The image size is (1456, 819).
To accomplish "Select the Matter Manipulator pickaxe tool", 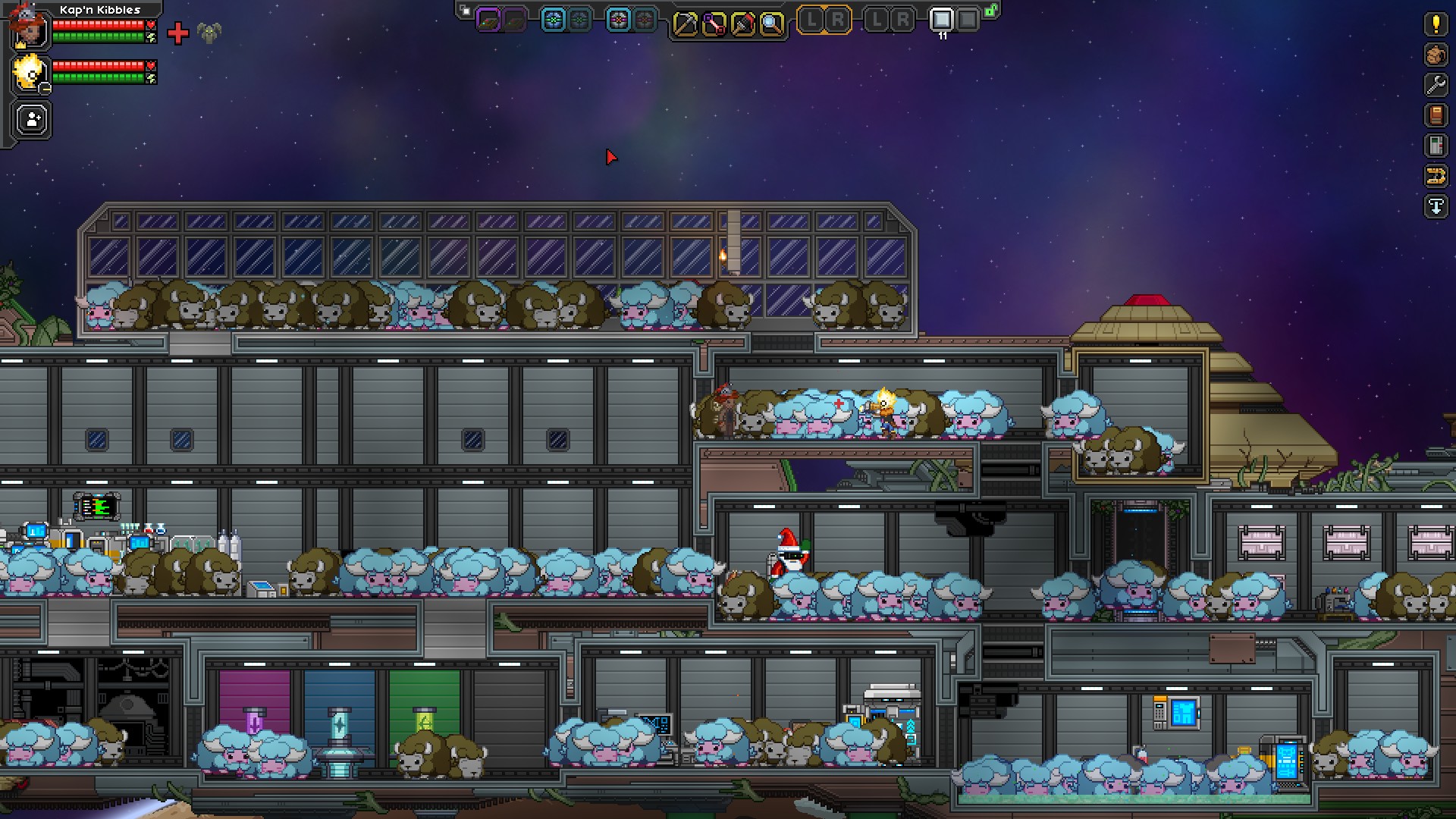I will (x=686, y=23).
